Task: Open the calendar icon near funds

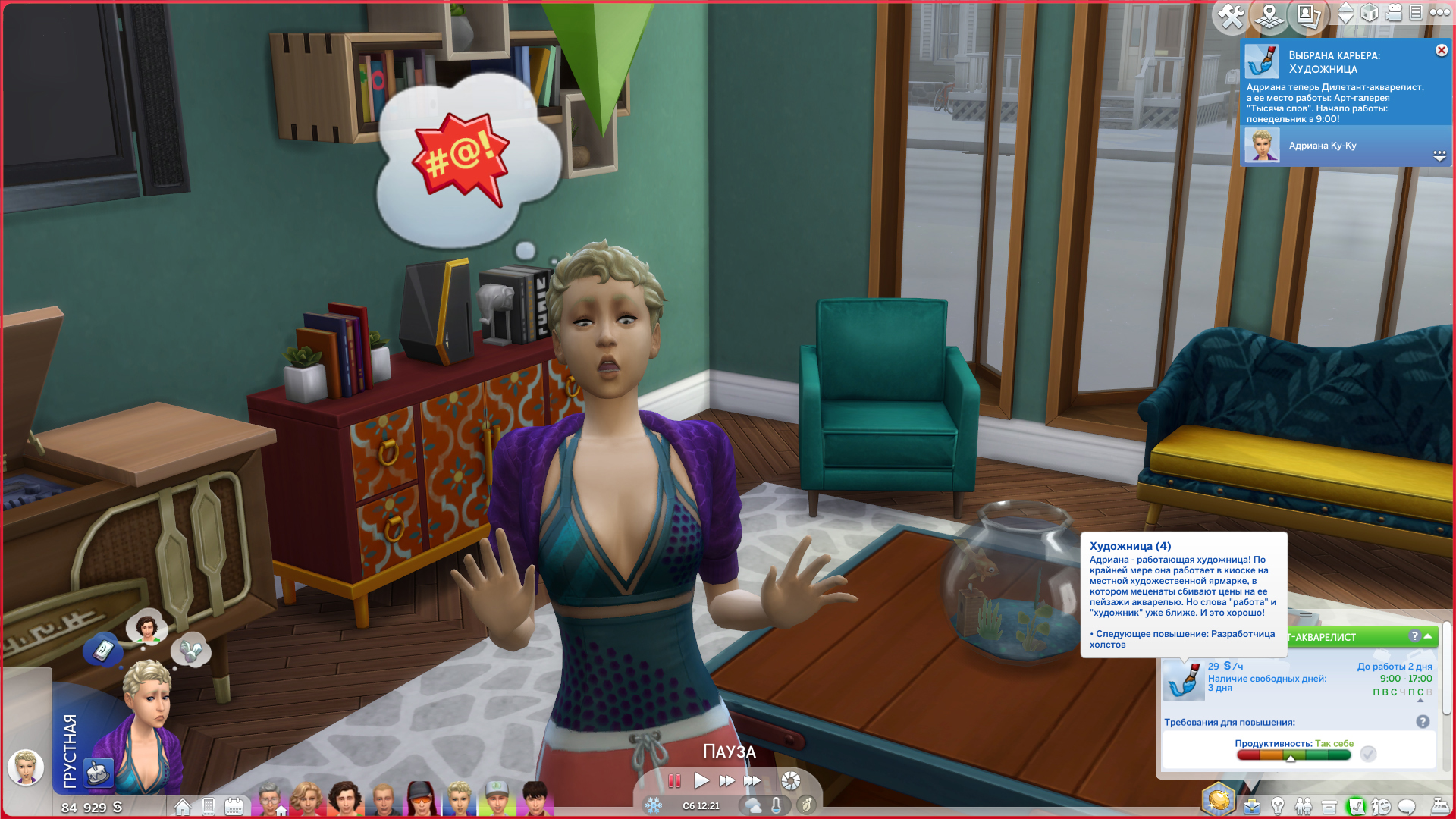Action: pyautogui.click(x=234, y=806)
